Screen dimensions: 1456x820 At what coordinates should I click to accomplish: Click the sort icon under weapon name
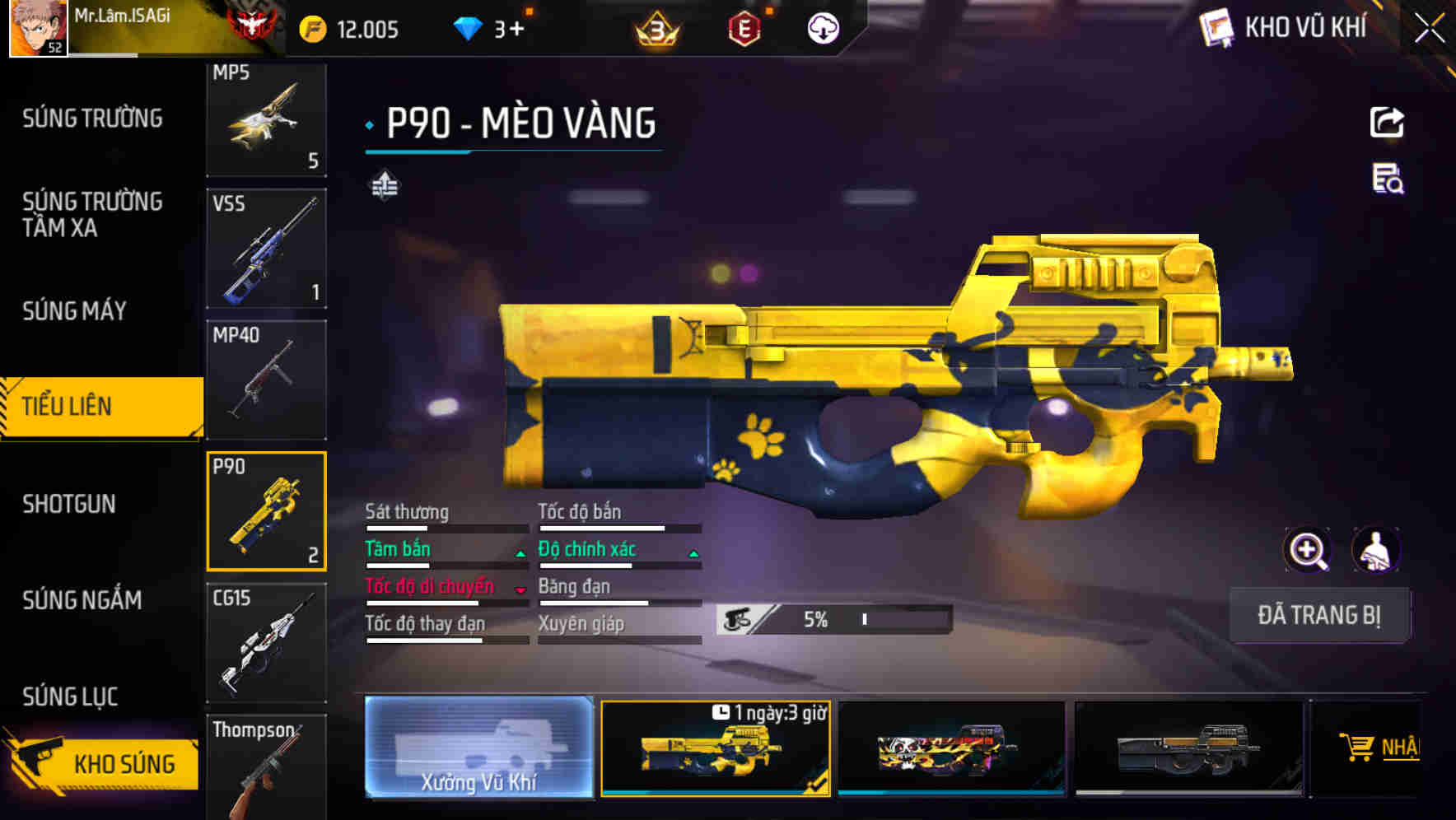[x=384, y=184]
